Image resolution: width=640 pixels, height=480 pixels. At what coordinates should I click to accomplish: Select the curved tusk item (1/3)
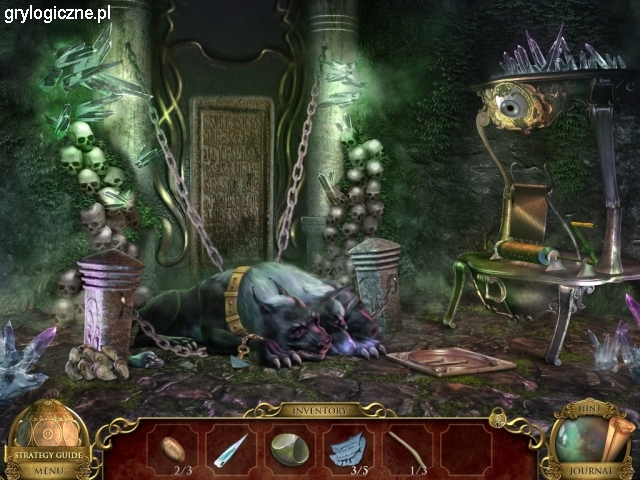pos(405,447)
